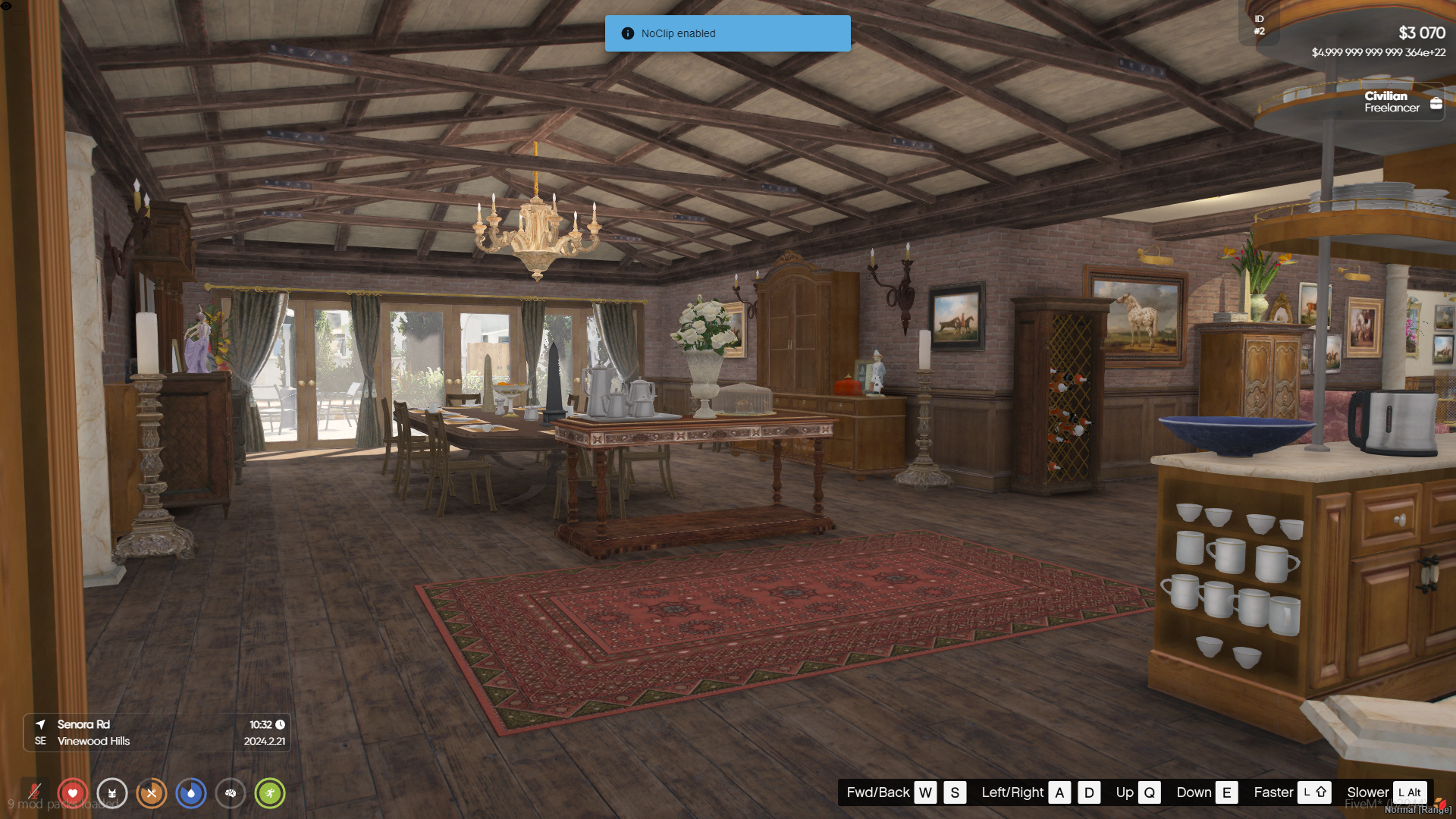Click the compass arrow direction icon
Screen dimensions: 1456x819
point(41,724)
